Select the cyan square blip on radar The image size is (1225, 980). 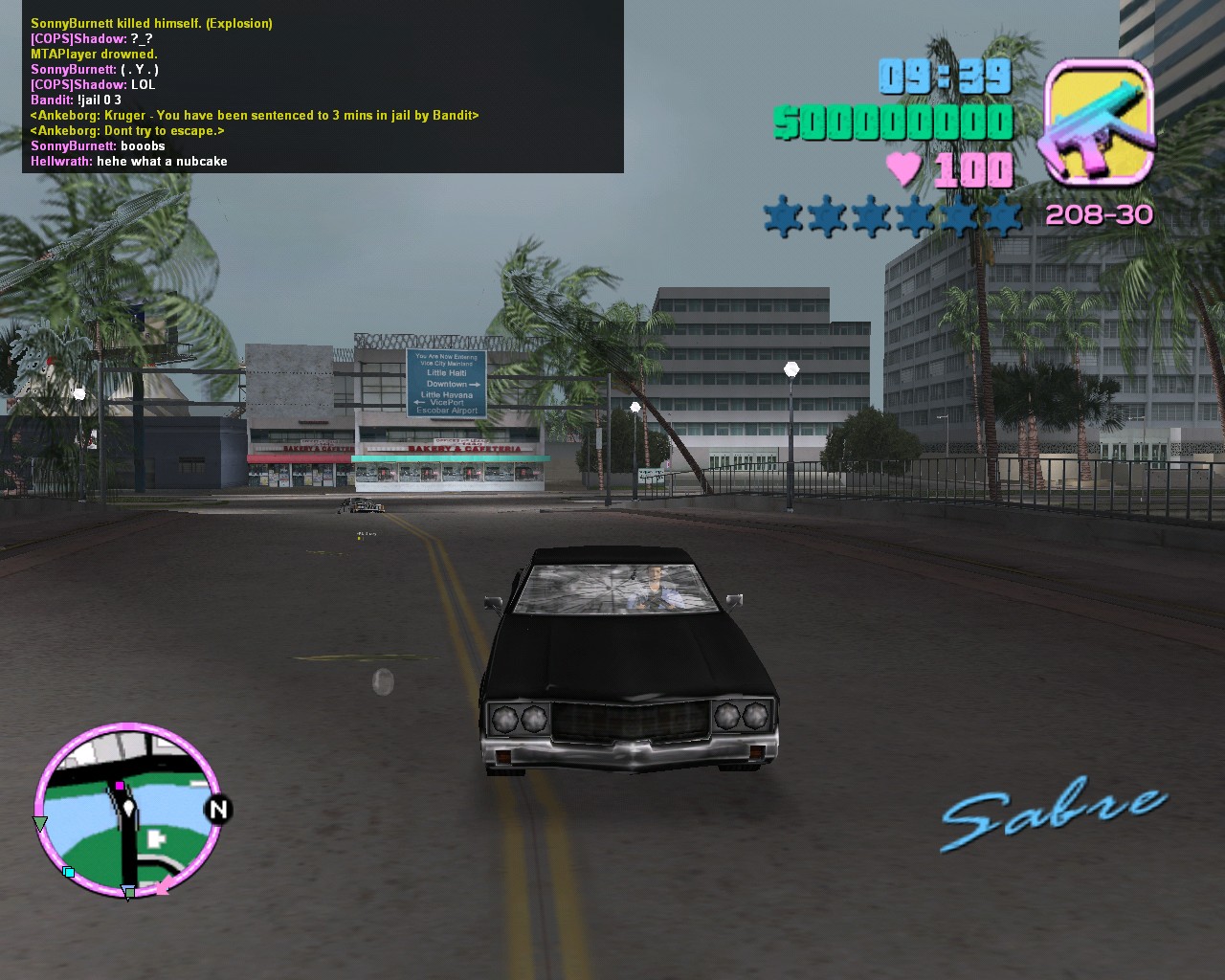pyautogui.click(x=68, y=872)
